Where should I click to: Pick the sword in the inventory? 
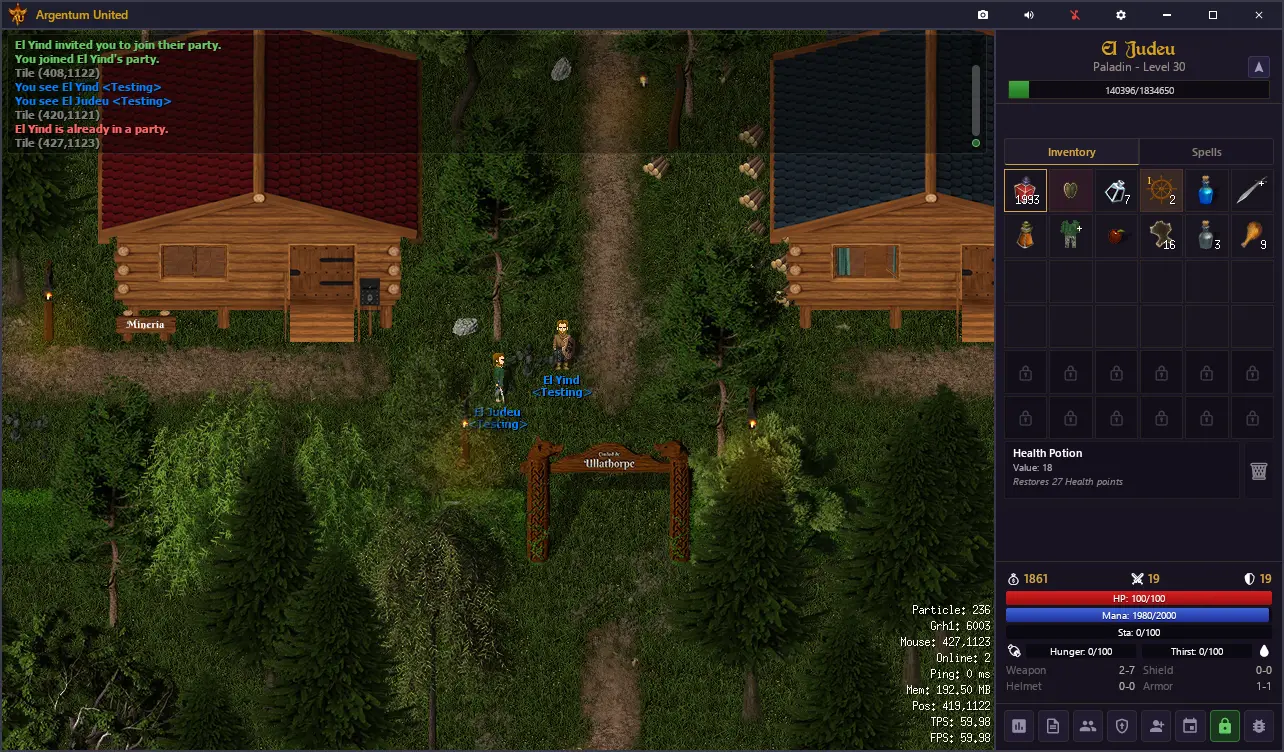[1251, 190]
